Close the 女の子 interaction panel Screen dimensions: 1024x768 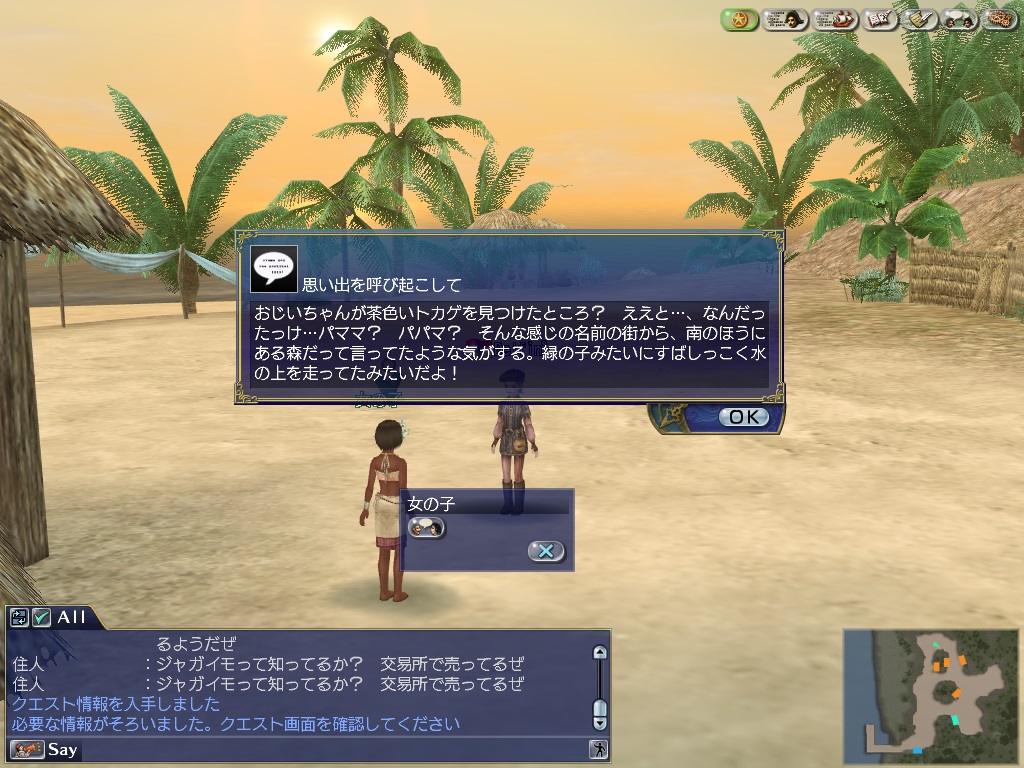tap(546, 551)
